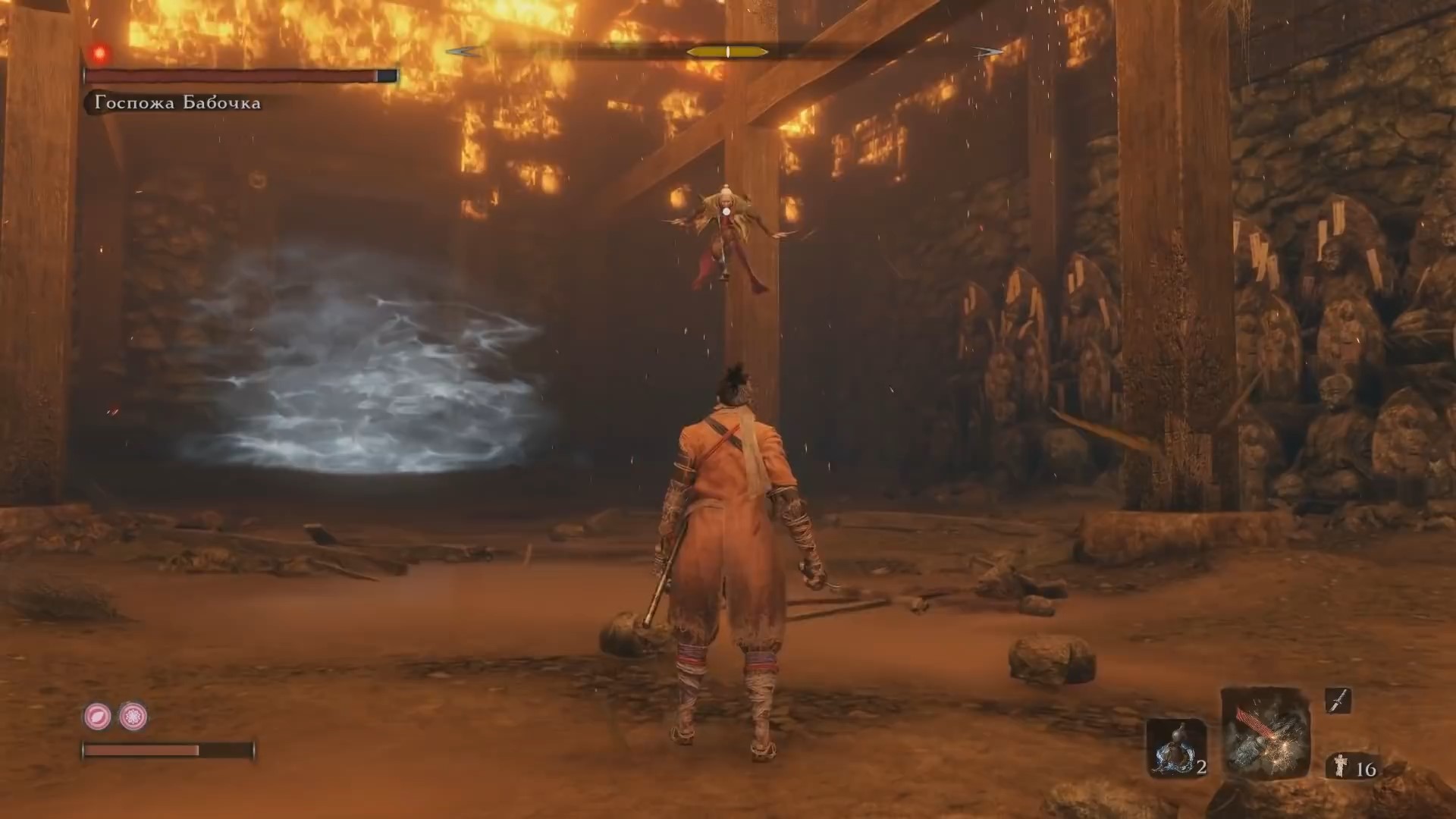Activate the Shinobi Firecracker prosthetic tool
1456x819 pixels.
pos(1265,734)
